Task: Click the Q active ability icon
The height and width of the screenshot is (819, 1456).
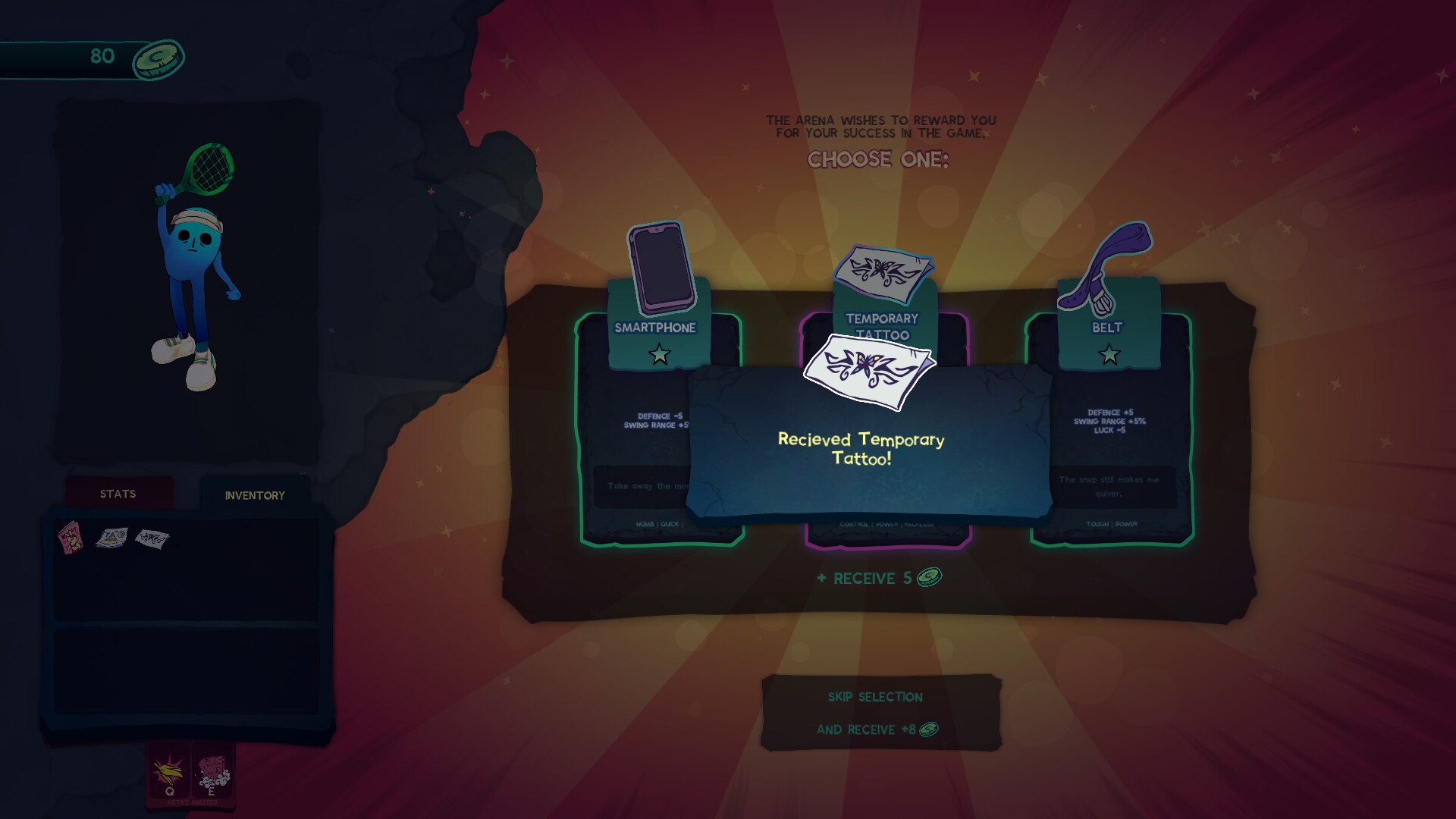Action: [168, 771]
